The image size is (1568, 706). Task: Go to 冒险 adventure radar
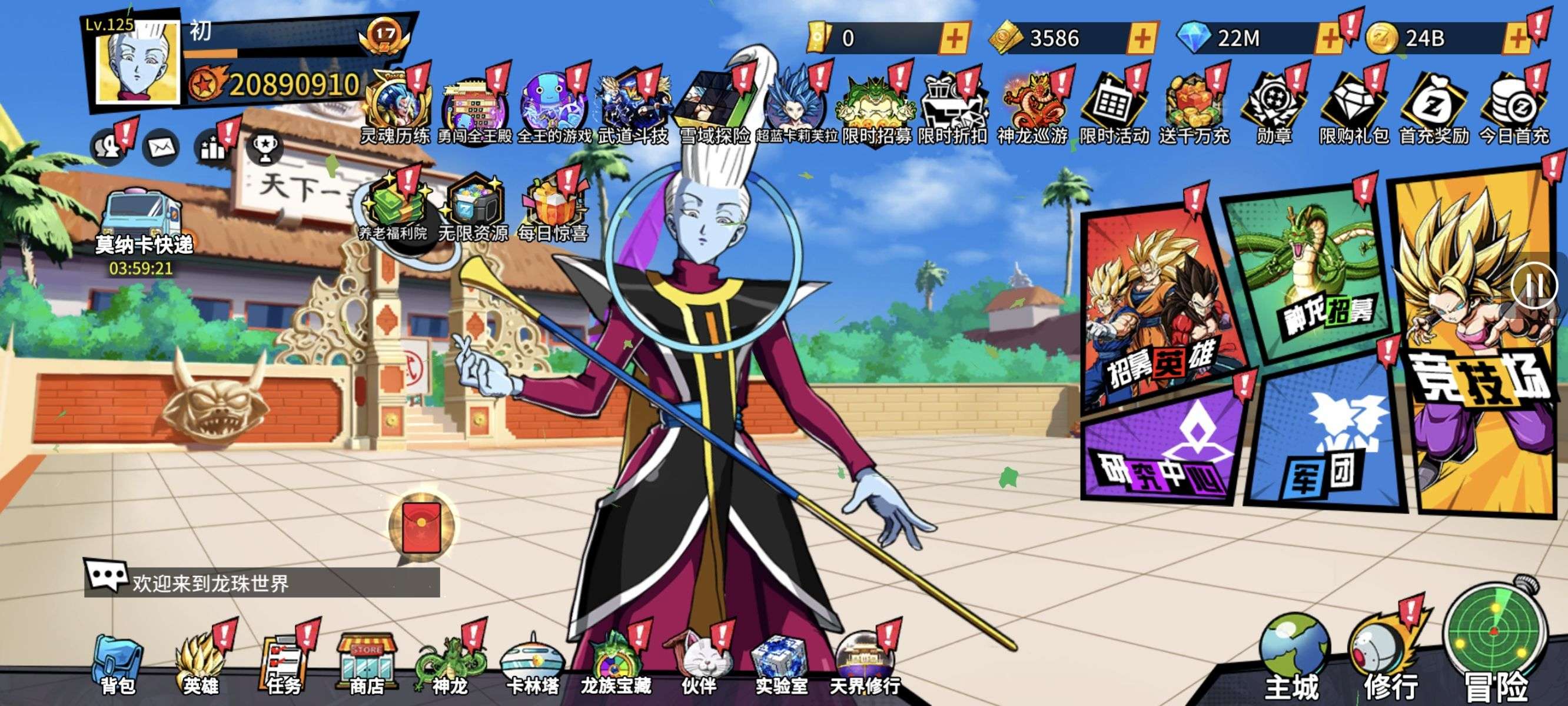tap(1496, 645)
